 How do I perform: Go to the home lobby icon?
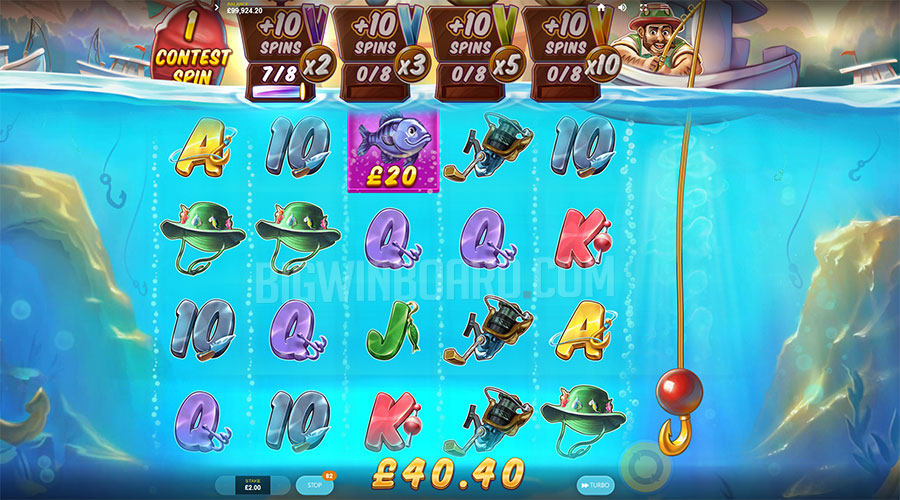pyautogui.click(x=601, y=7)
